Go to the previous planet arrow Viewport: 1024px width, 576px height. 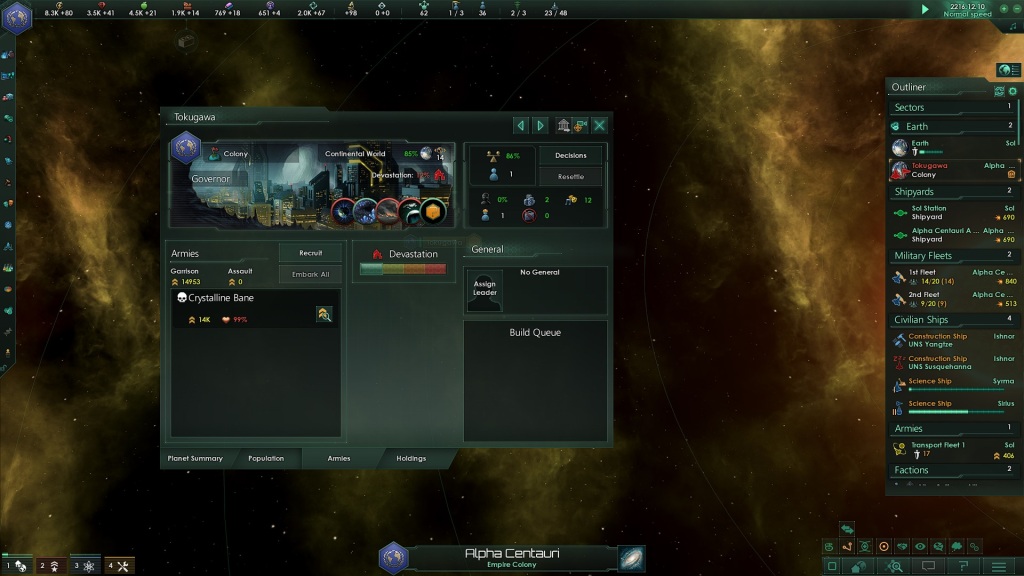click(520, 125)
